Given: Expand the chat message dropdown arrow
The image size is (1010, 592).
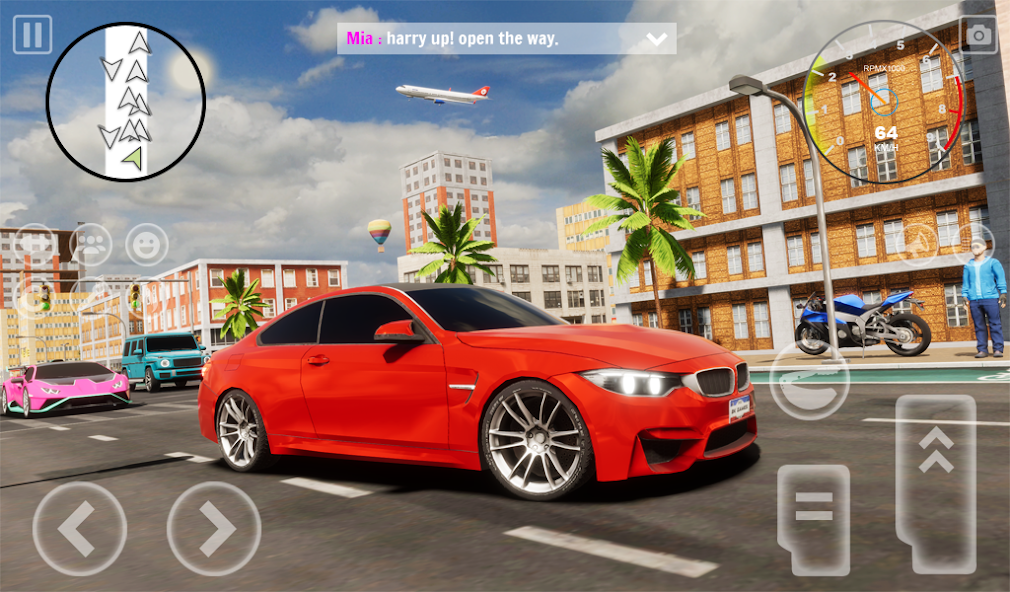Looking at the screenshot, I should [x=656, y=39].
